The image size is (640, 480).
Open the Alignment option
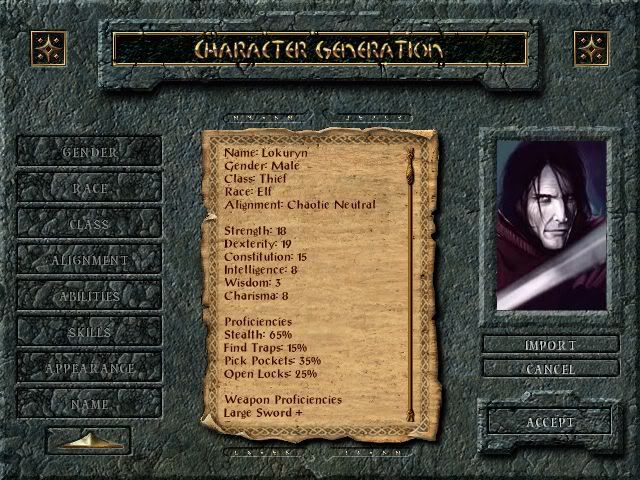pos(90,260)
